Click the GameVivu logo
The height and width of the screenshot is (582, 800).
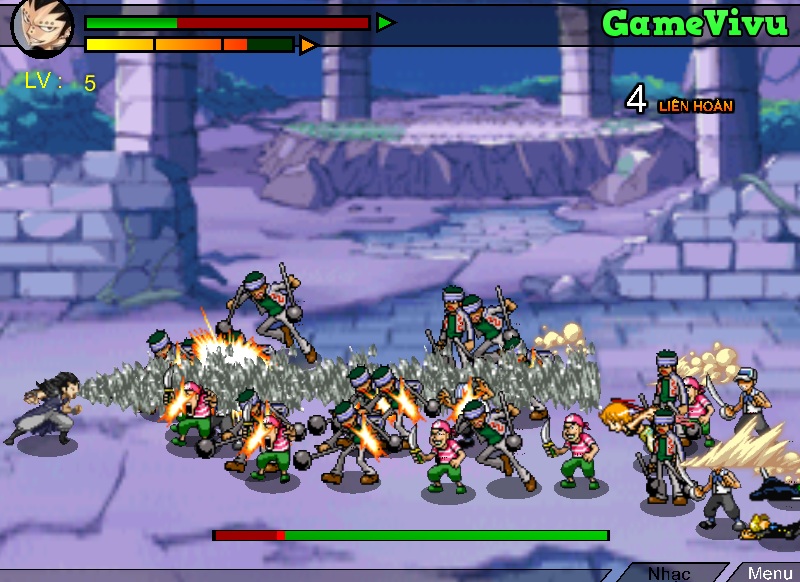(x=695, y=23)
